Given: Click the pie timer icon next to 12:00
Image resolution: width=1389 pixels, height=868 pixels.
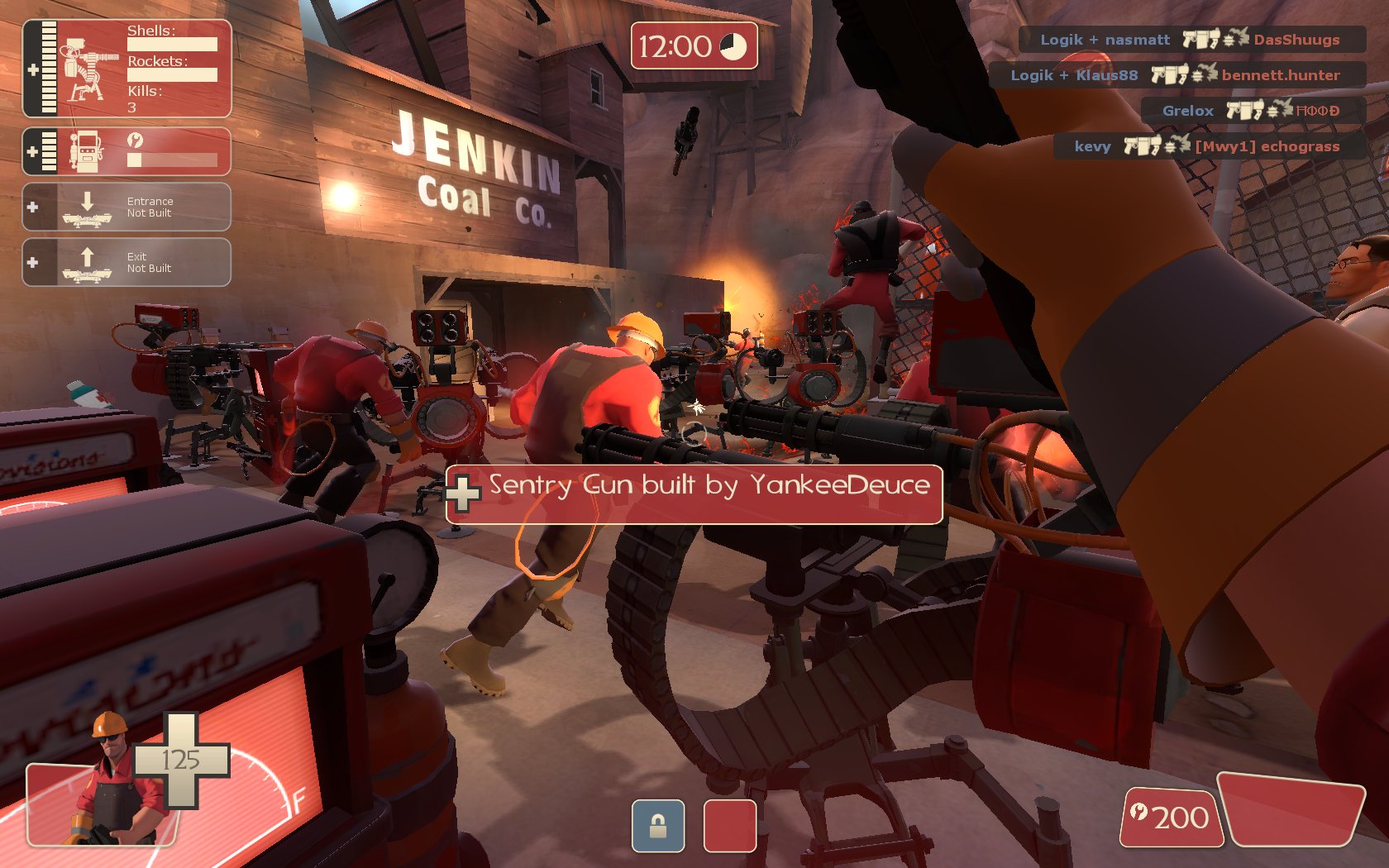Looking at the screenshot, I should point(735,47).
